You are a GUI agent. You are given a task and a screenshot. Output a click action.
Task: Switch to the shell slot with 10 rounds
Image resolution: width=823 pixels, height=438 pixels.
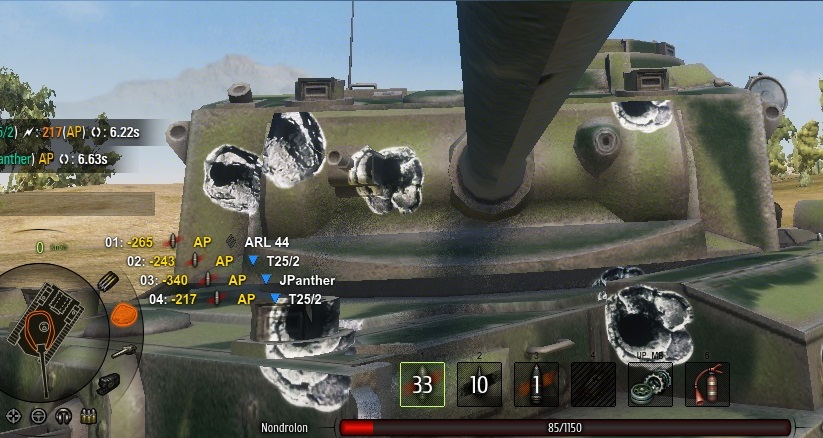tap(479, 384)
